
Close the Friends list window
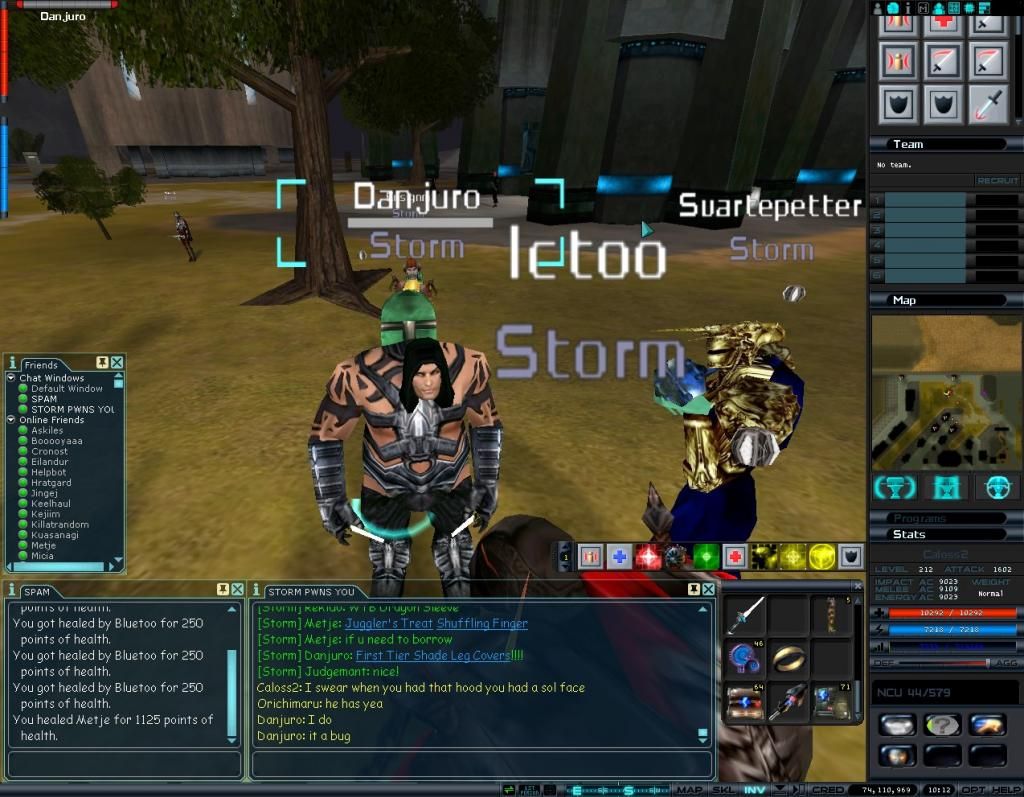tap(117, 362)
